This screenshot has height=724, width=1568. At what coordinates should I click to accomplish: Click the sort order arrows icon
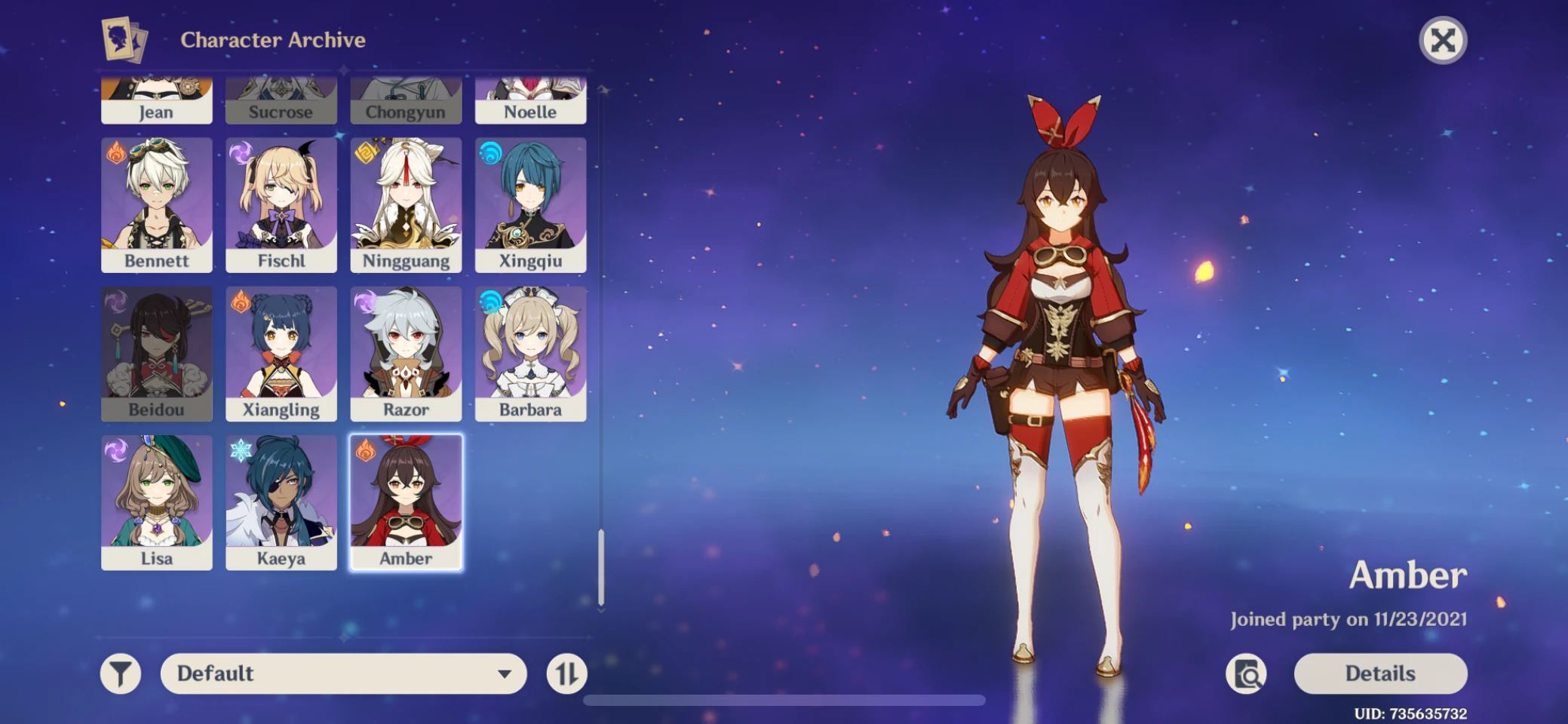click(x=567, y=673)
